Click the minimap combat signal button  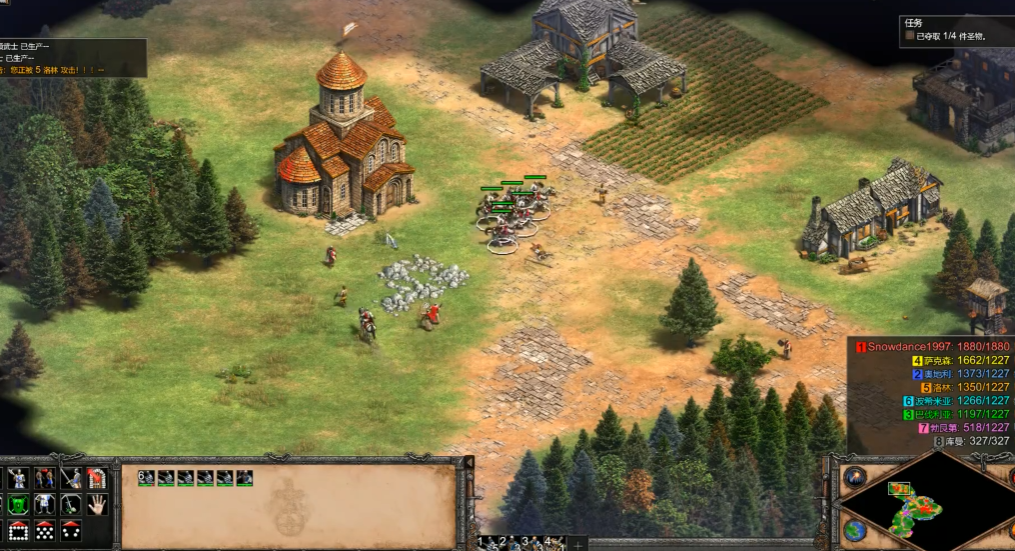[x=853, y=476]
